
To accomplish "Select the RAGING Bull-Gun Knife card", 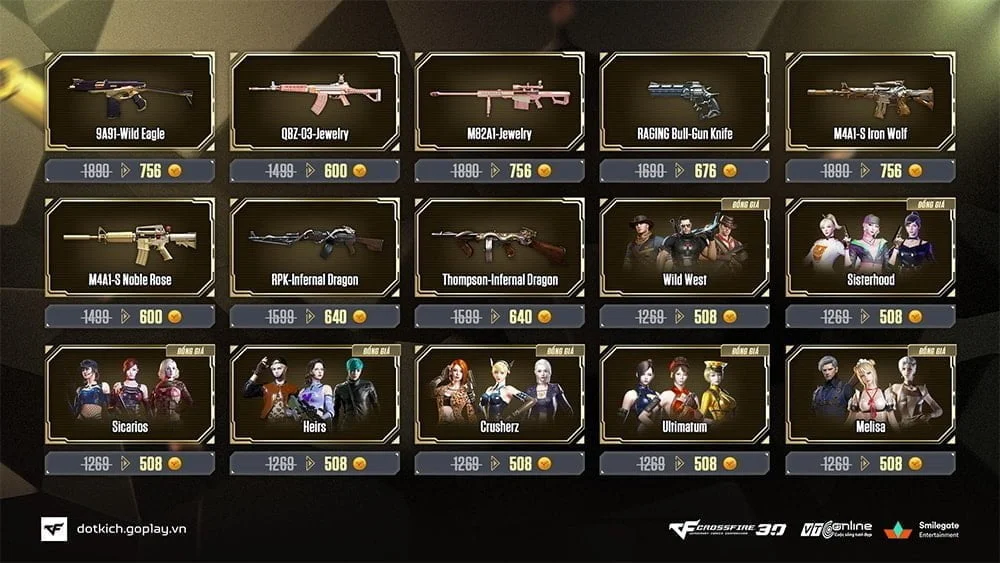I will coord(684,101).
